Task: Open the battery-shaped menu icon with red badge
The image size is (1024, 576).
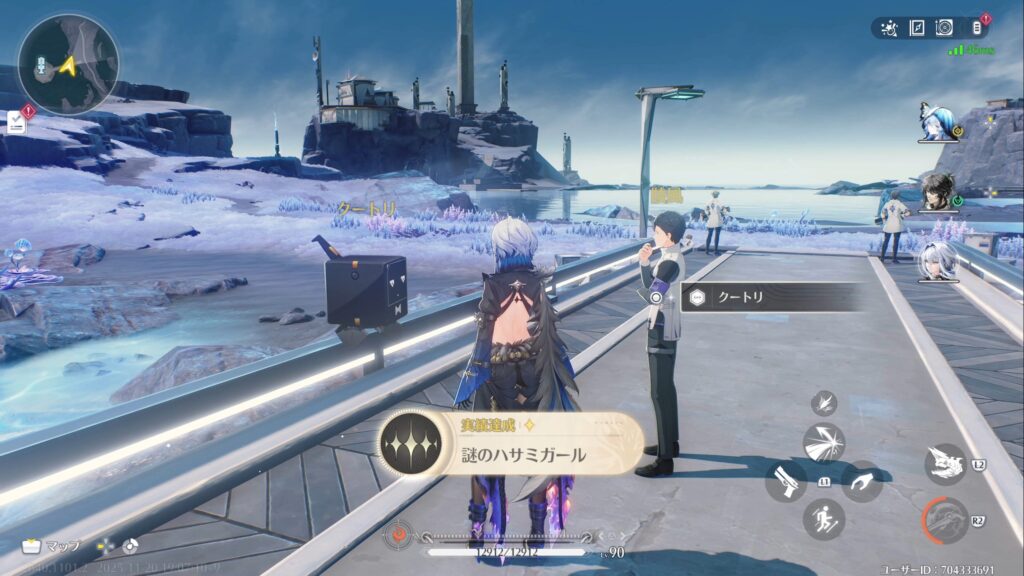Action: (x=978, y=28)
